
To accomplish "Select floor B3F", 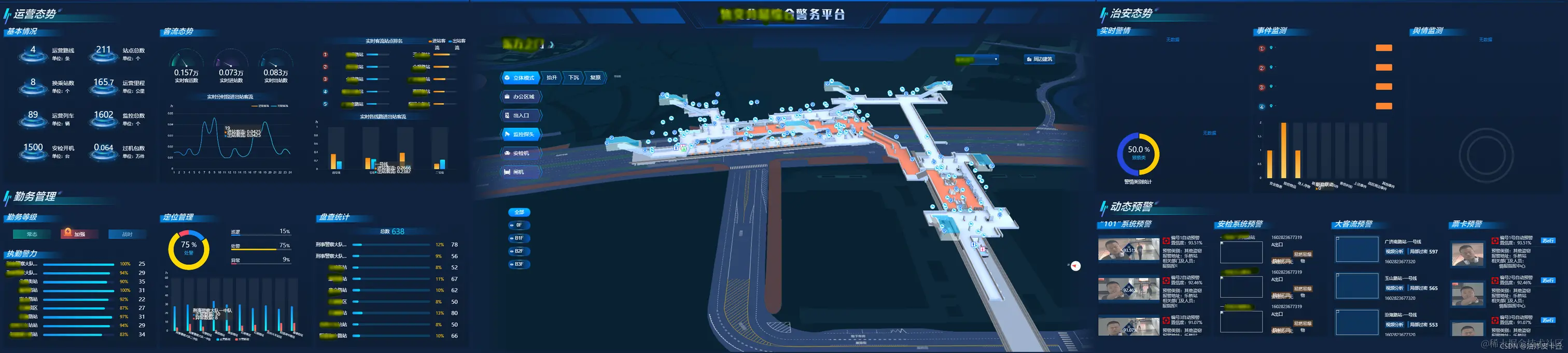I will [519, 264].
